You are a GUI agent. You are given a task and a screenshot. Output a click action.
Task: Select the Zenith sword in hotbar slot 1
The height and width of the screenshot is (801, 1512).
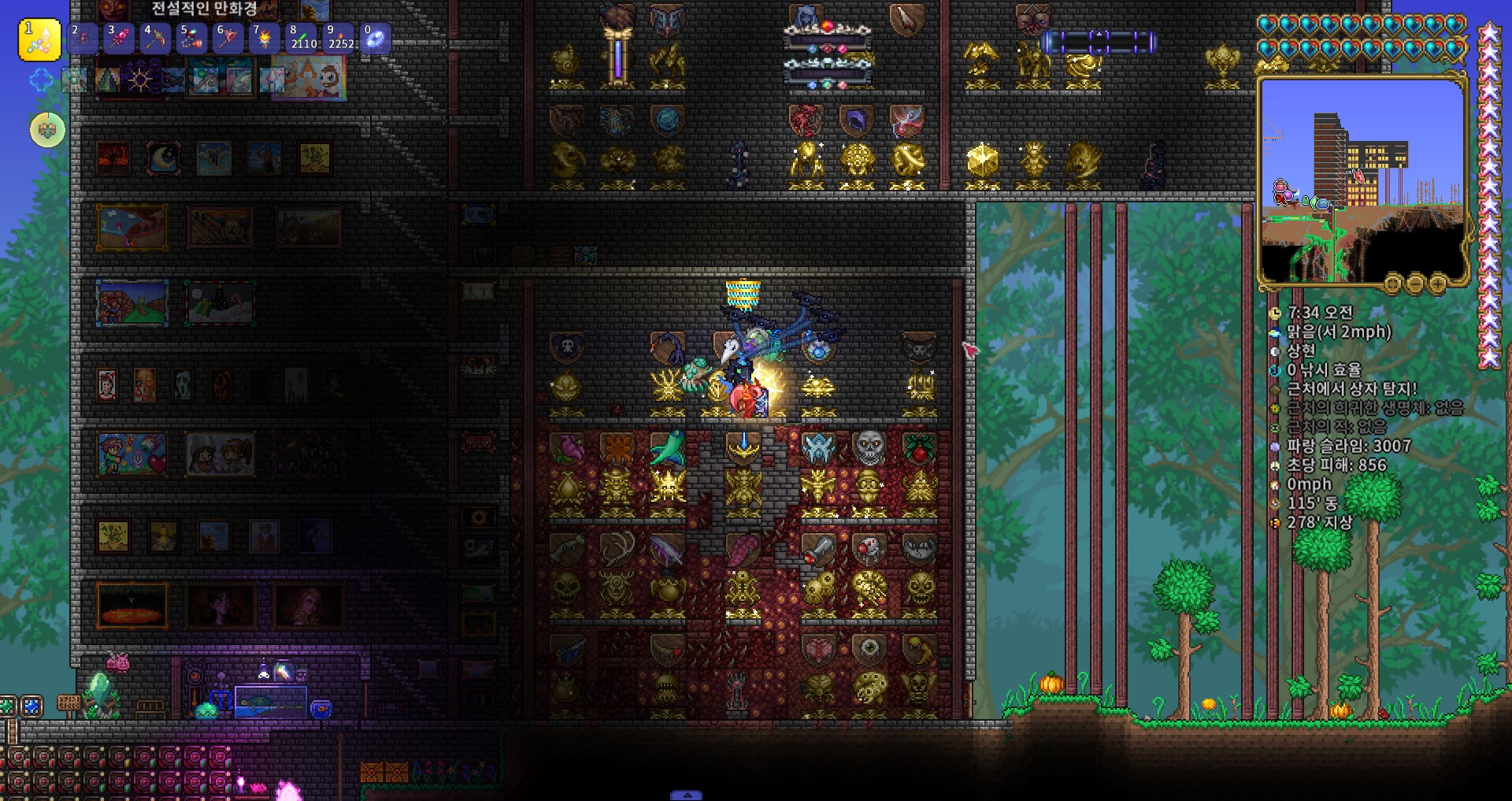pyautogui.click(x=39, y=39)
